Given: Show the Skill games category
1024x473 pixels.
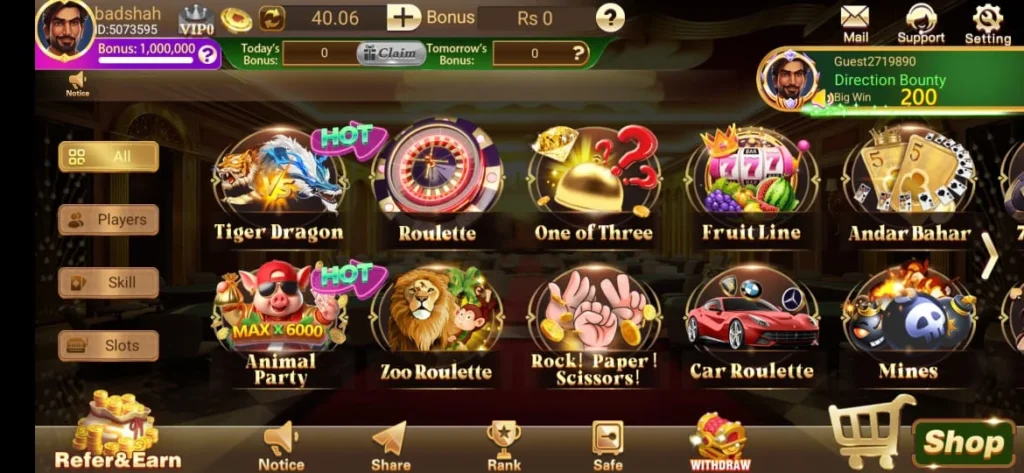Looking at the screenshot, I should tap(108, 283).
